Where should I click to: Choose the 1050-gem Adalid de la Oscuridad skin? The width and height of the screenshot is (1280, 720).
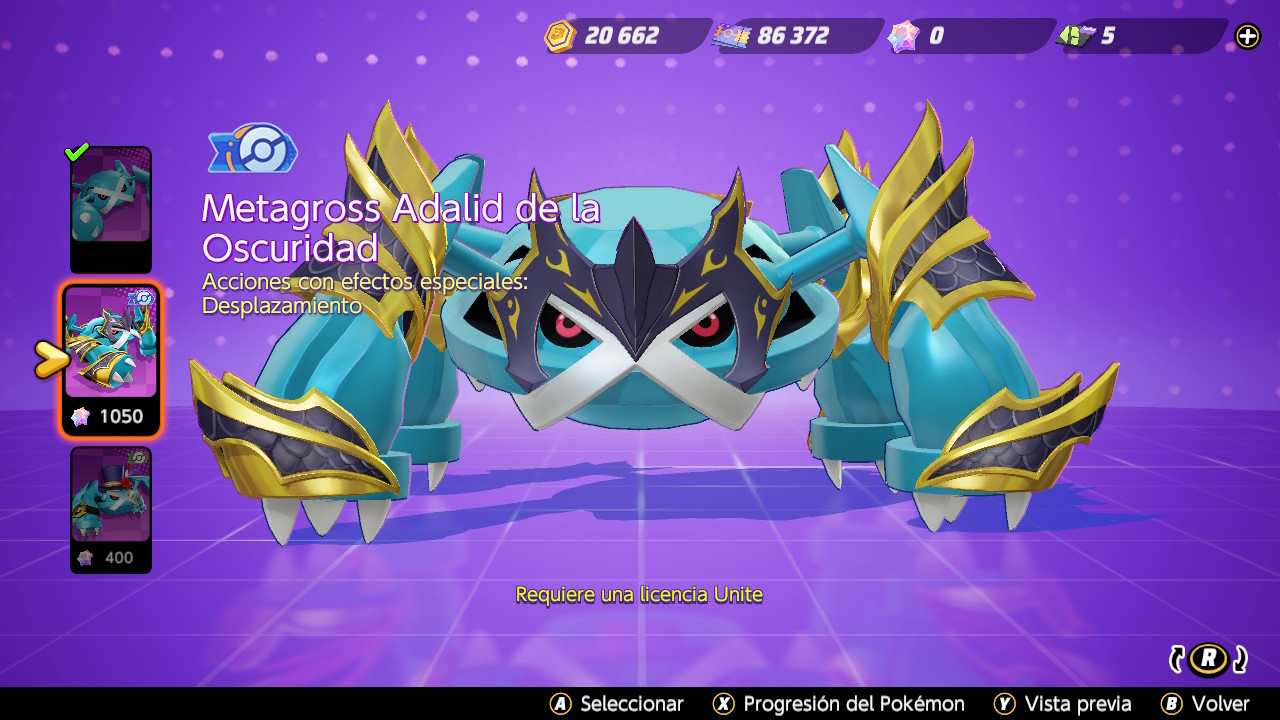click(x=110, y=358)
